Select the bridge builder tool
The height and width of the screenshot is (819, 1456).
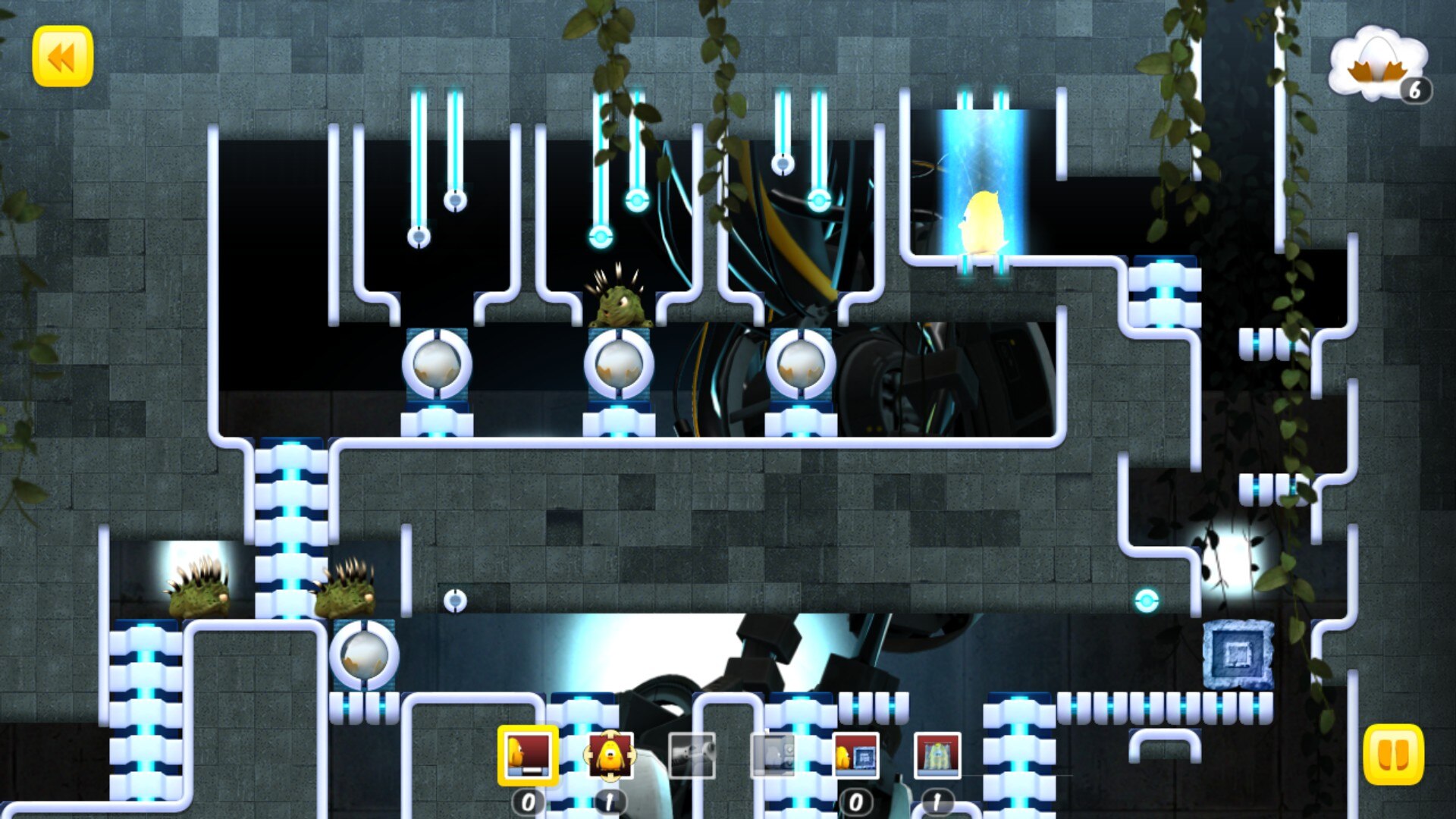tap(528, 755)
